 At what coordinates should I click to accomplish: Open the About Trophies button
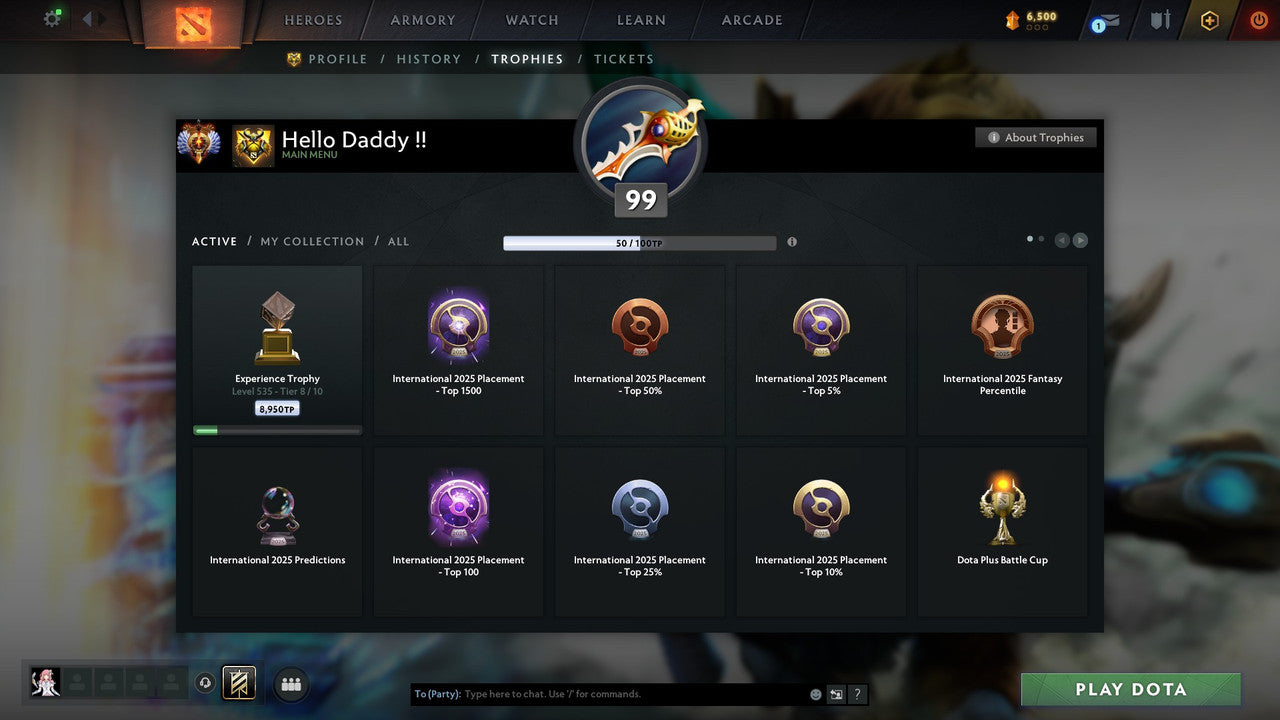point(1036,137)
